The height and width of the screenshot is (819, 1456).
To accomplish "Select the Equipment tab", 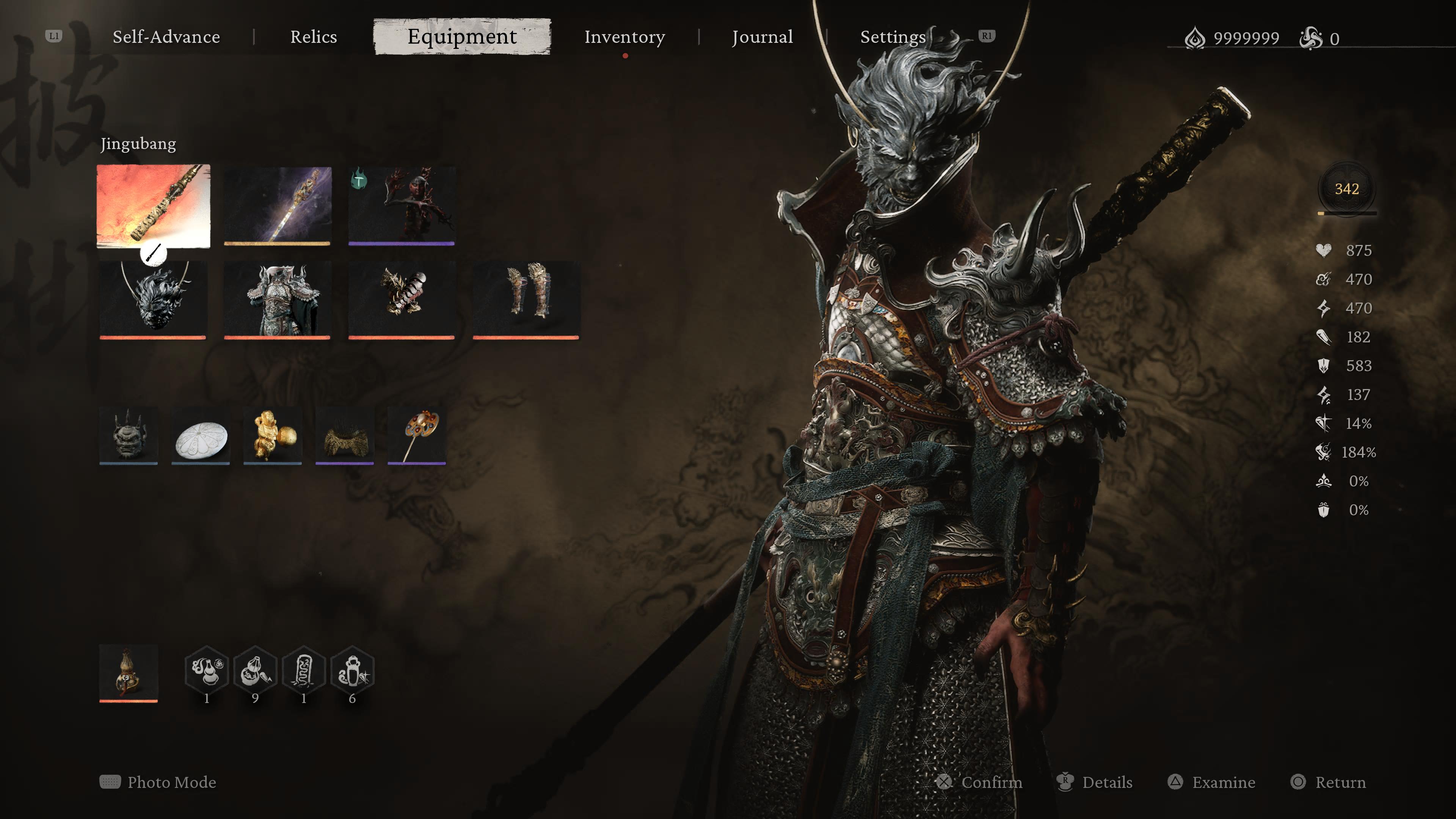I will pyautogui.click(x=462, y=37).
